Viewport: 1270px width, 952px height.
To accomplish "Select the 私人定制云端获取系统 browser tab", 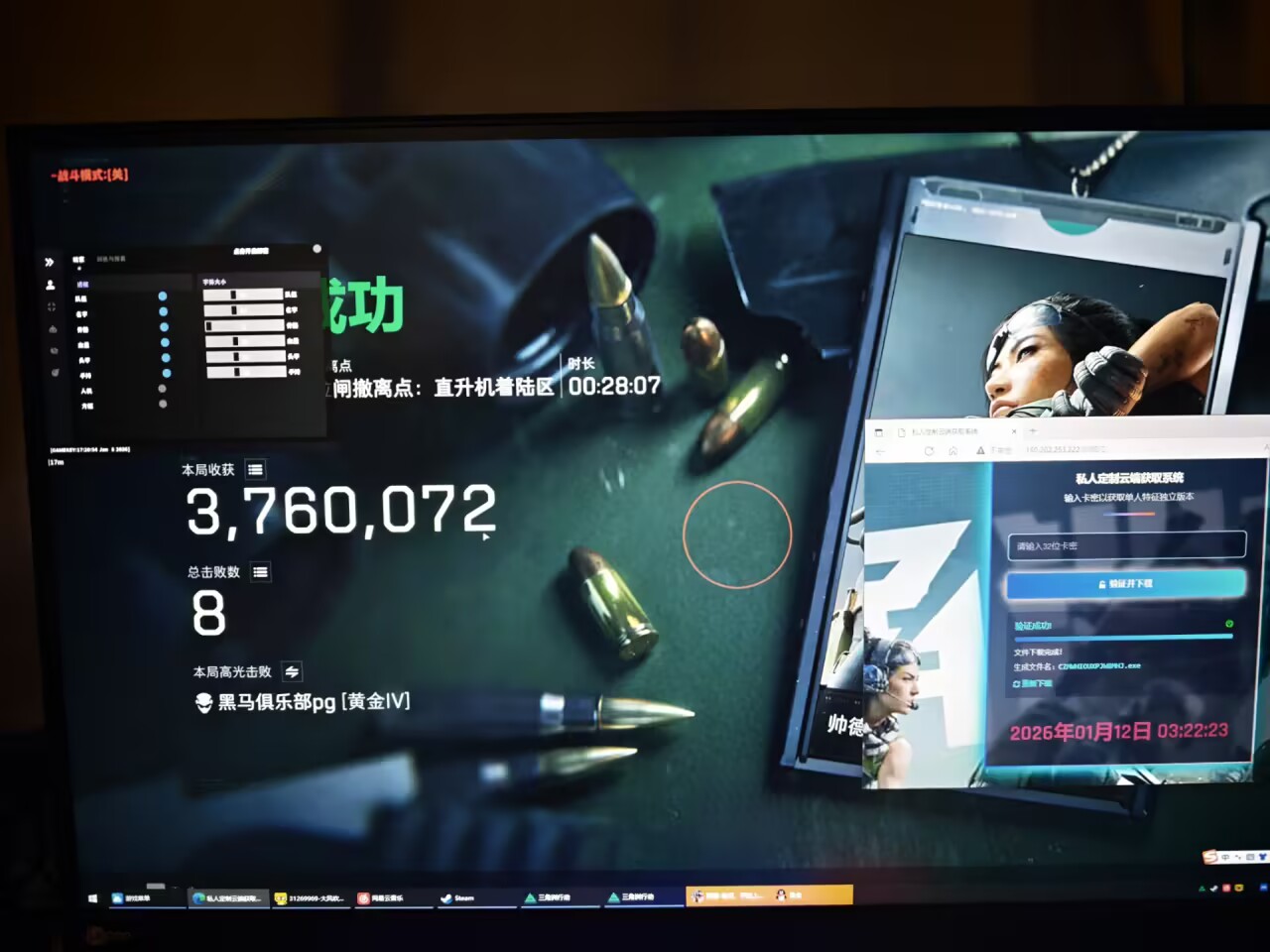I will click(x=945, y=431).
